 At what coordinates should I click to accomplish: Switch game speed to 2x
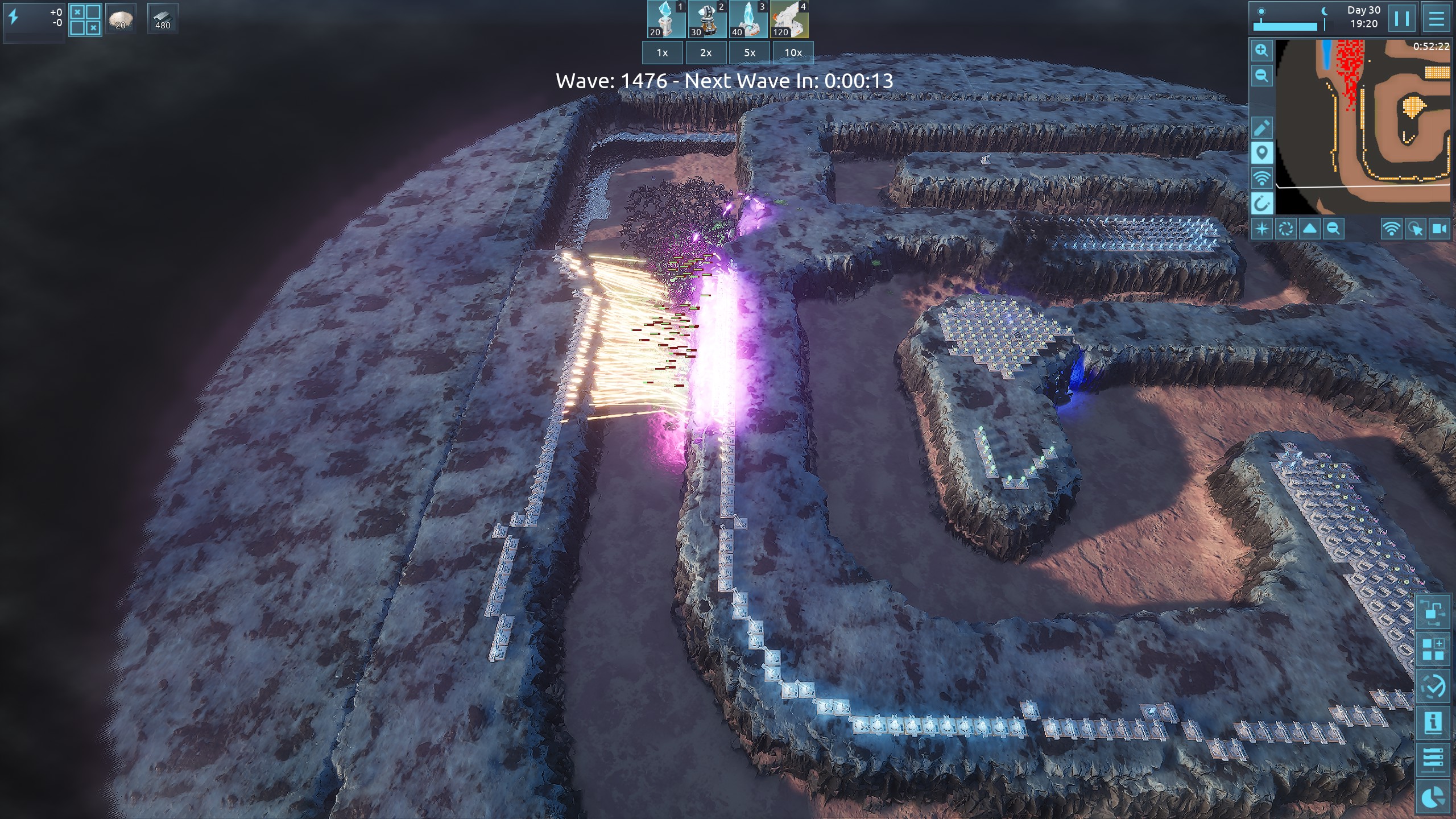click(x=706, y=53)
